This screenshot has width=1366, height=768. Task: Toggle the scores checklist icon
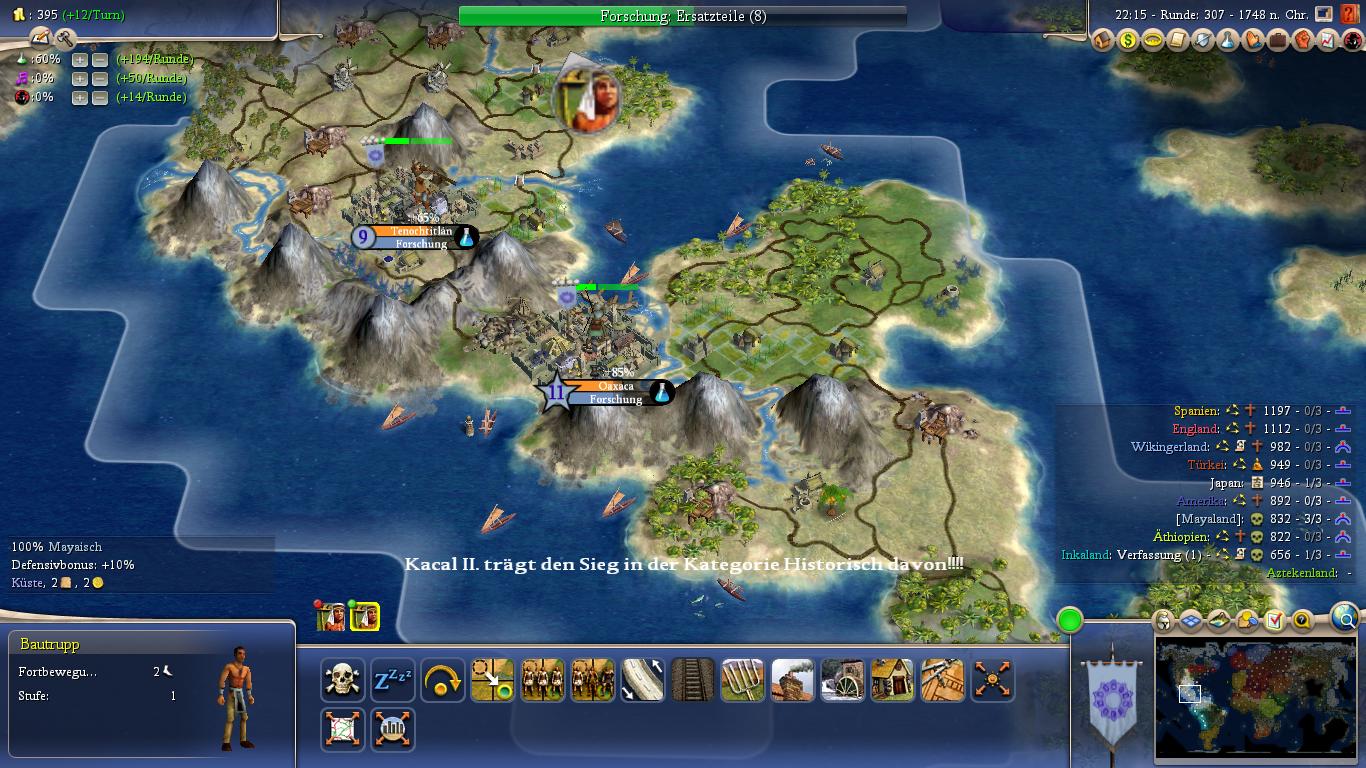[x=1274, y=621]
